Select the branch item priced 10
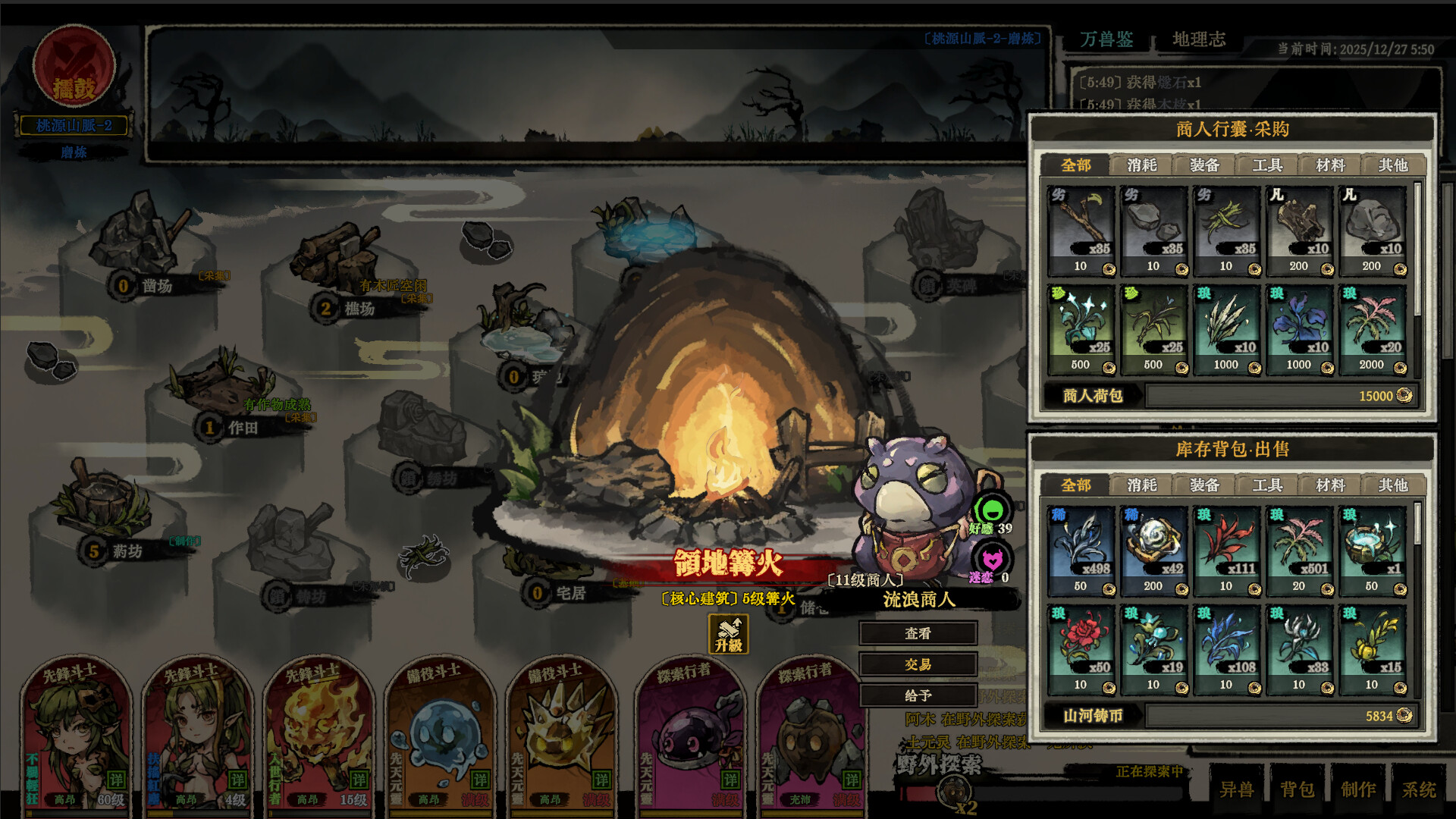This screenshot has width=1456, height=819. point(1081,231)
